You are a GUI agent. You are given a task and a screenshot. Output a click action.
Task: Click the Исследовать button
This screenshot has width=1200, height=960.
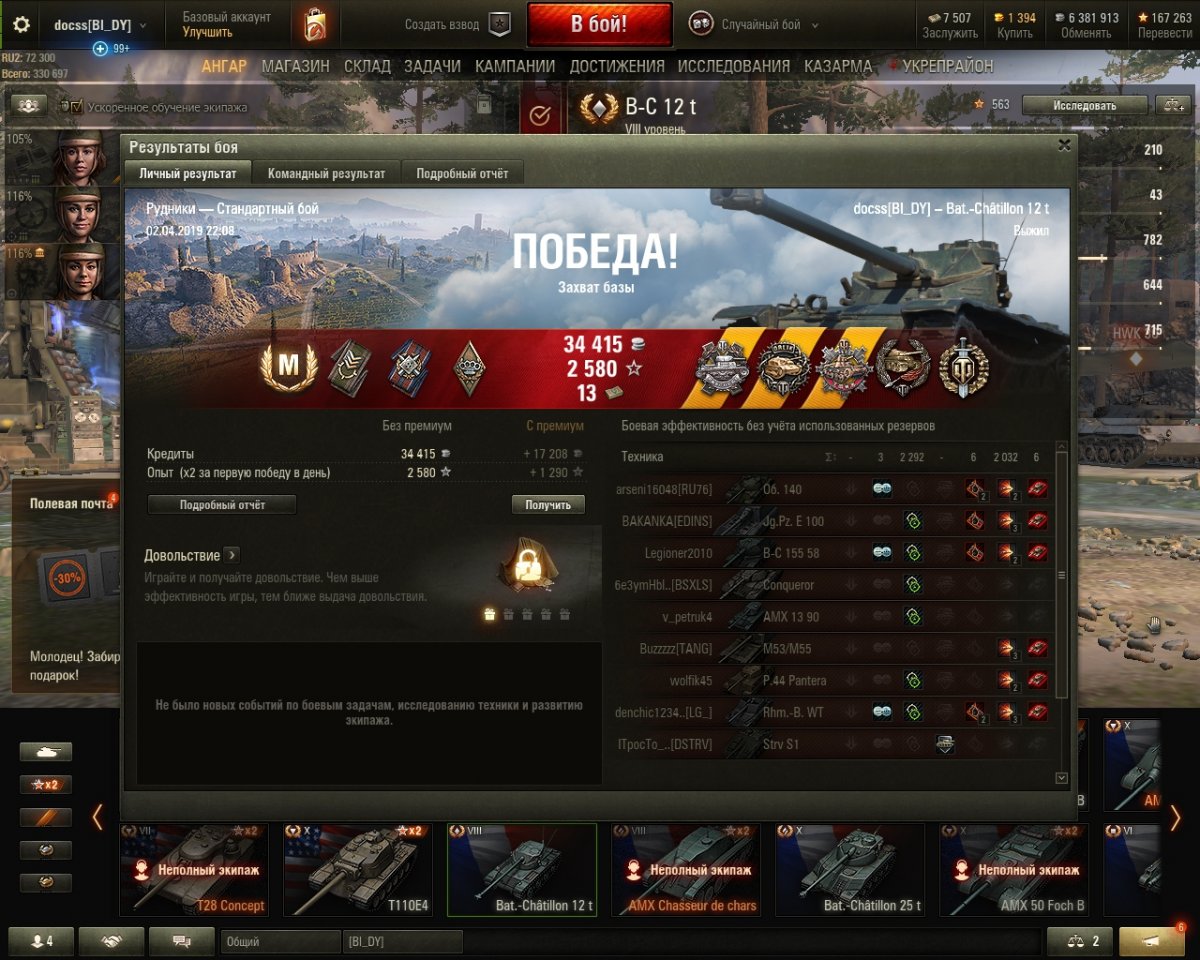[x=1084, y=105]
